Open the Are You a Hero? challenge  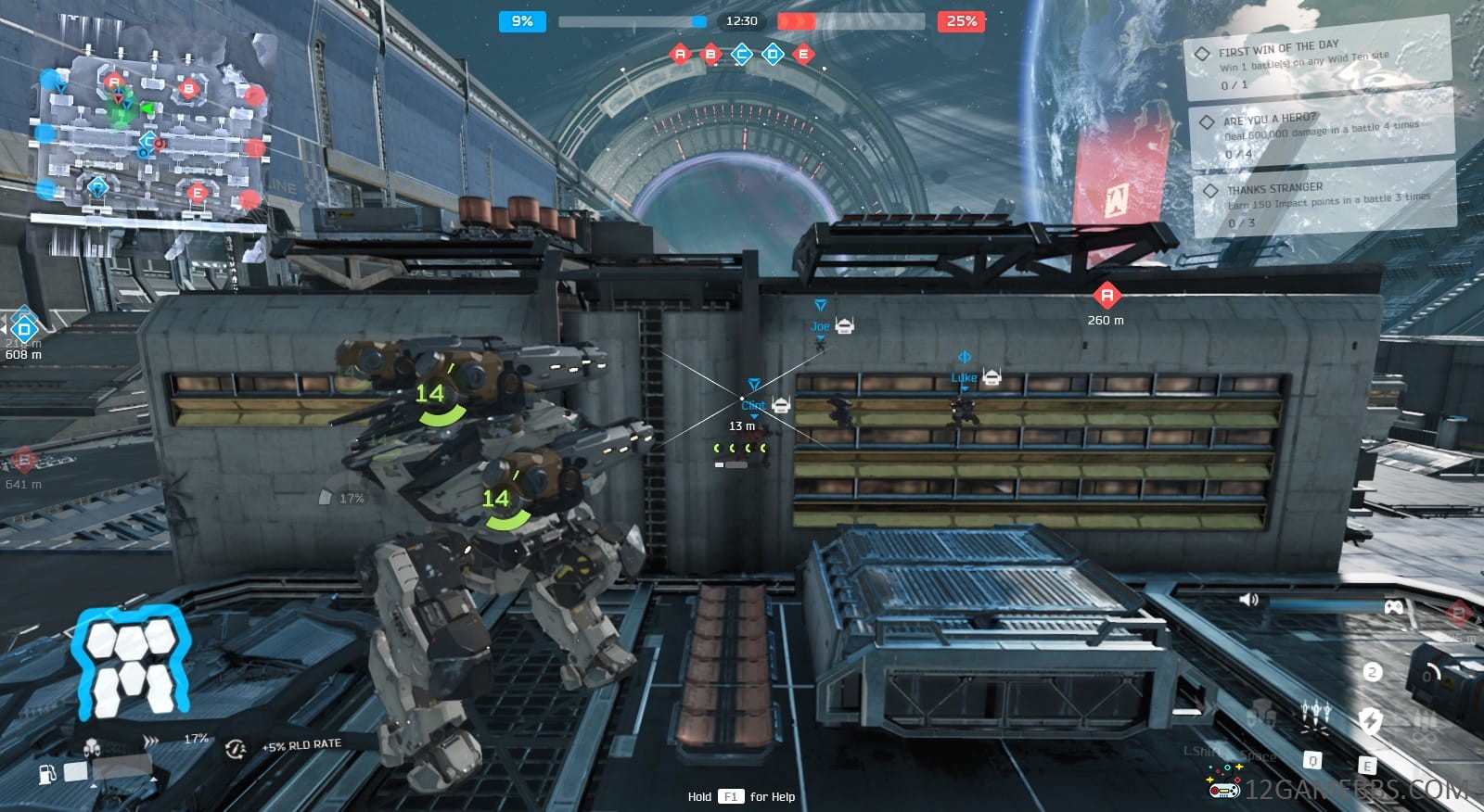pos(1322,133)
